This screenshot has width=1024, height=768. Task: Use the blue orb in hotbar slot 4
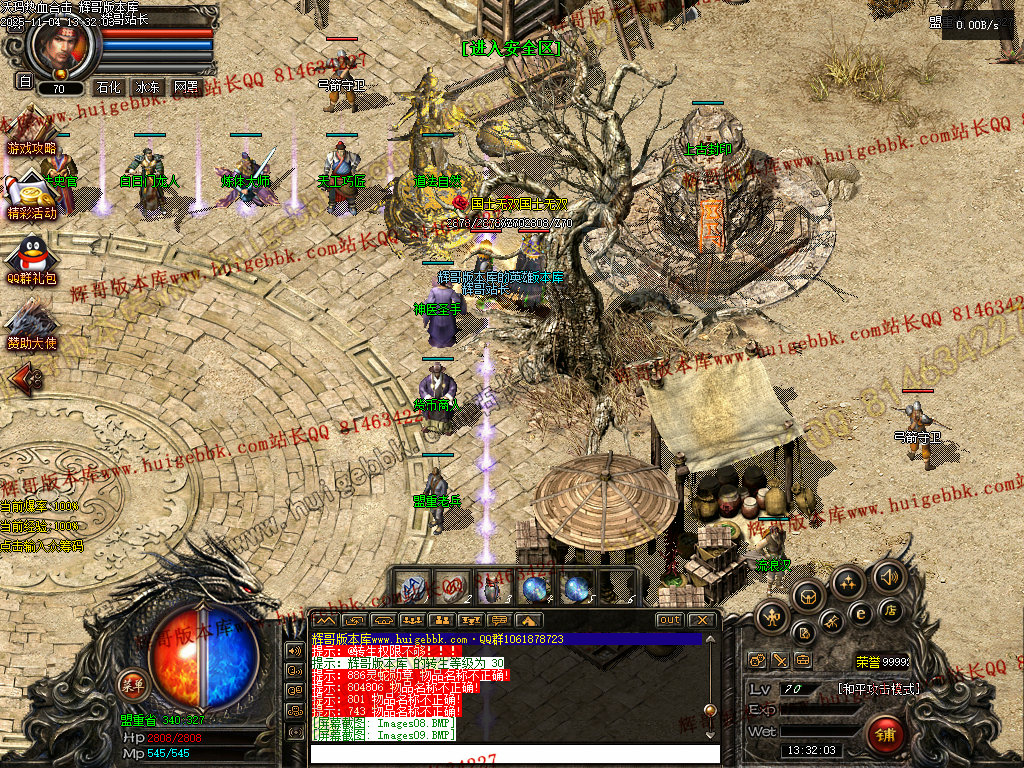point(535,587)
